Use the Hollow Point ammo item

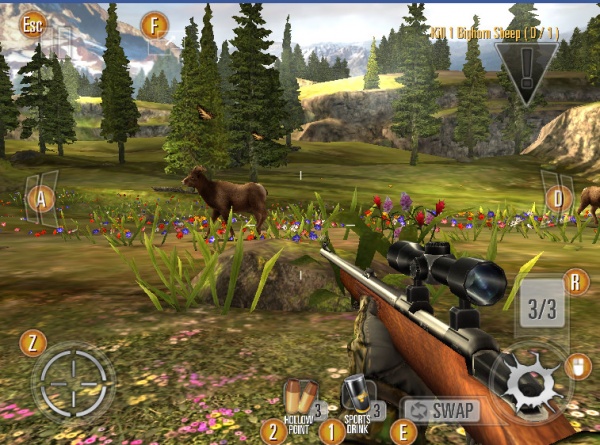click(x=299, y=400)
